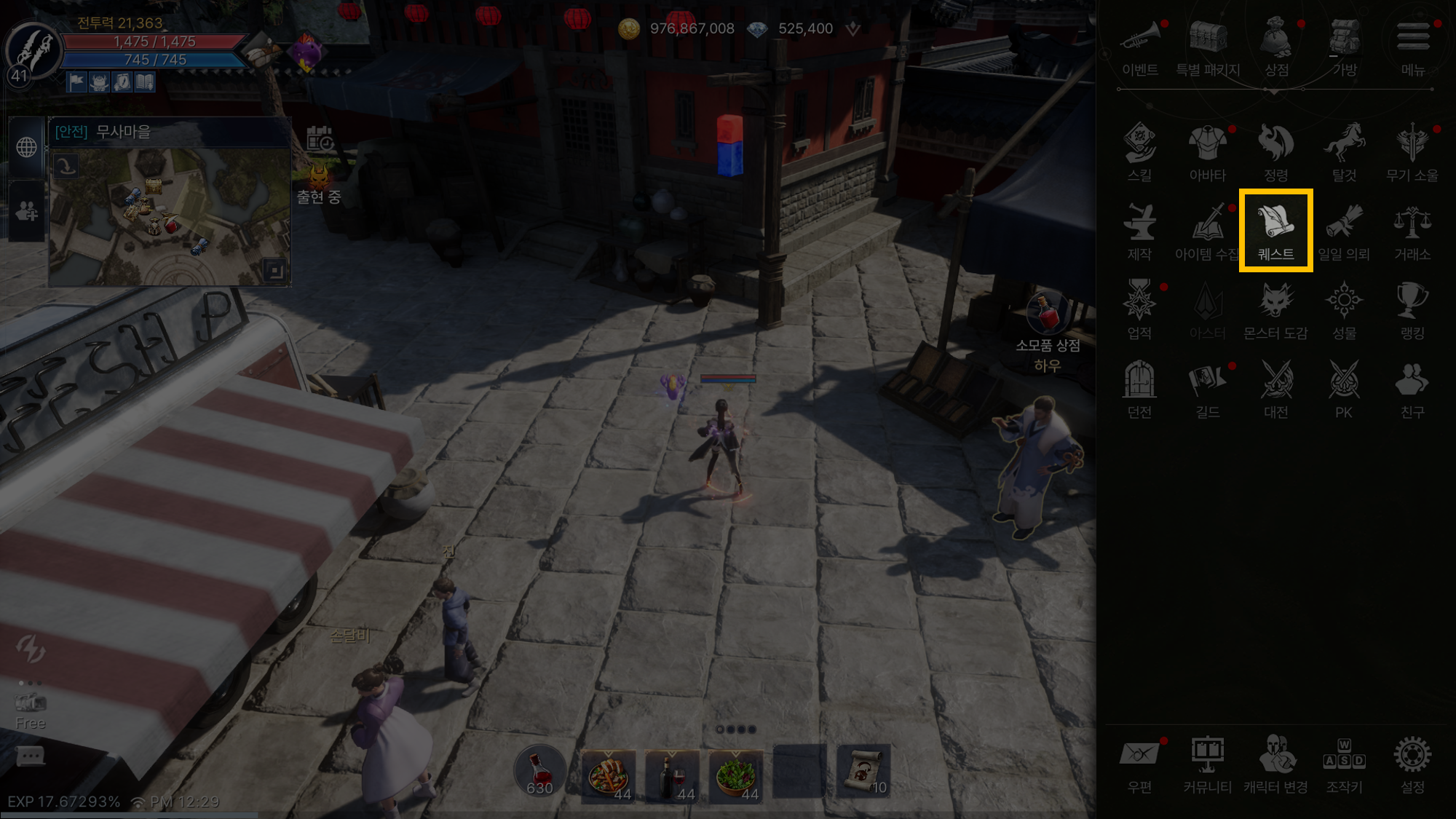1456x819 pixels.
Task: Click the 무사마을 minimap
Action: pos(170,216)
